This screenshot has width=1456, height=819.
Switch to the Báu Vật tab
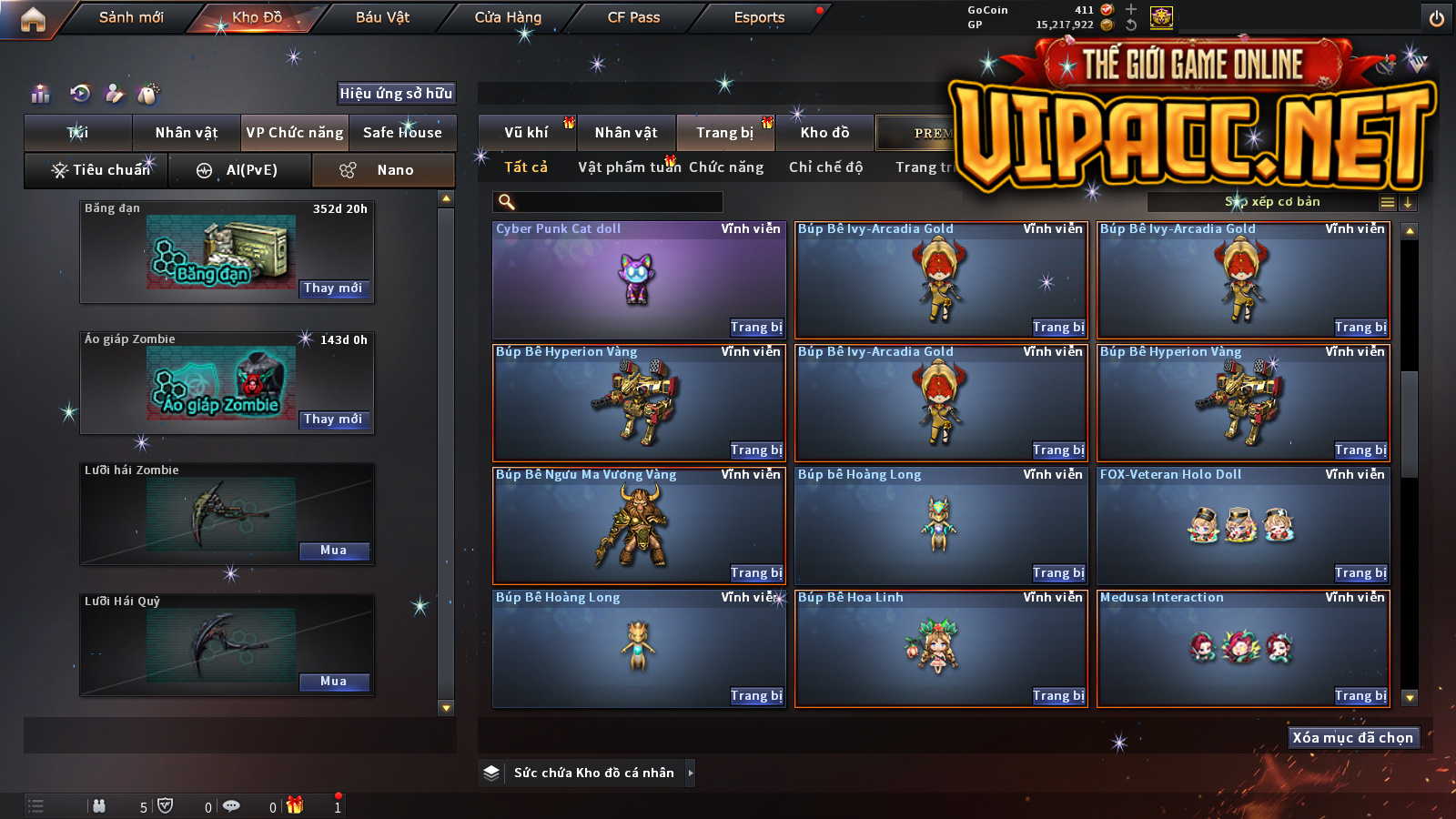pos(382,17)
